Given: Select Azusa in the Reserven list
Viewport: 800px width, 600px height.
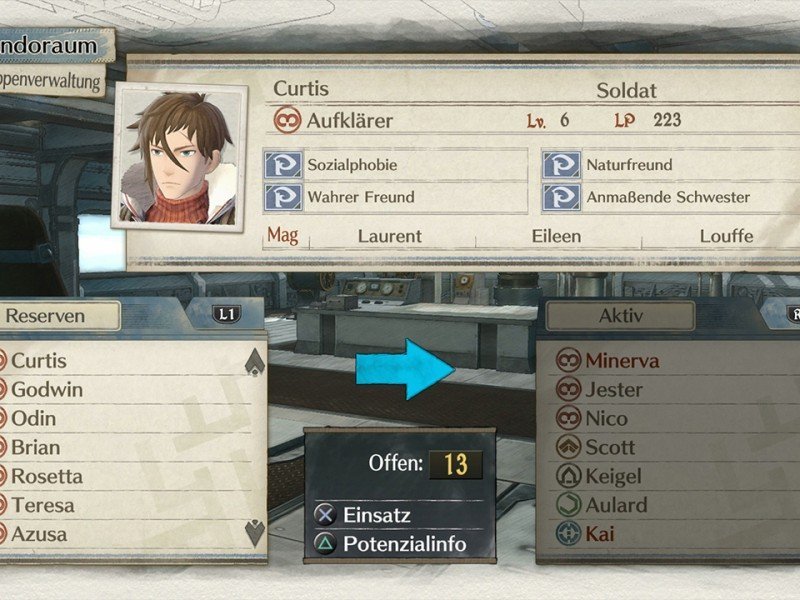Looking at the screenshot, I should tap(40, 534).
